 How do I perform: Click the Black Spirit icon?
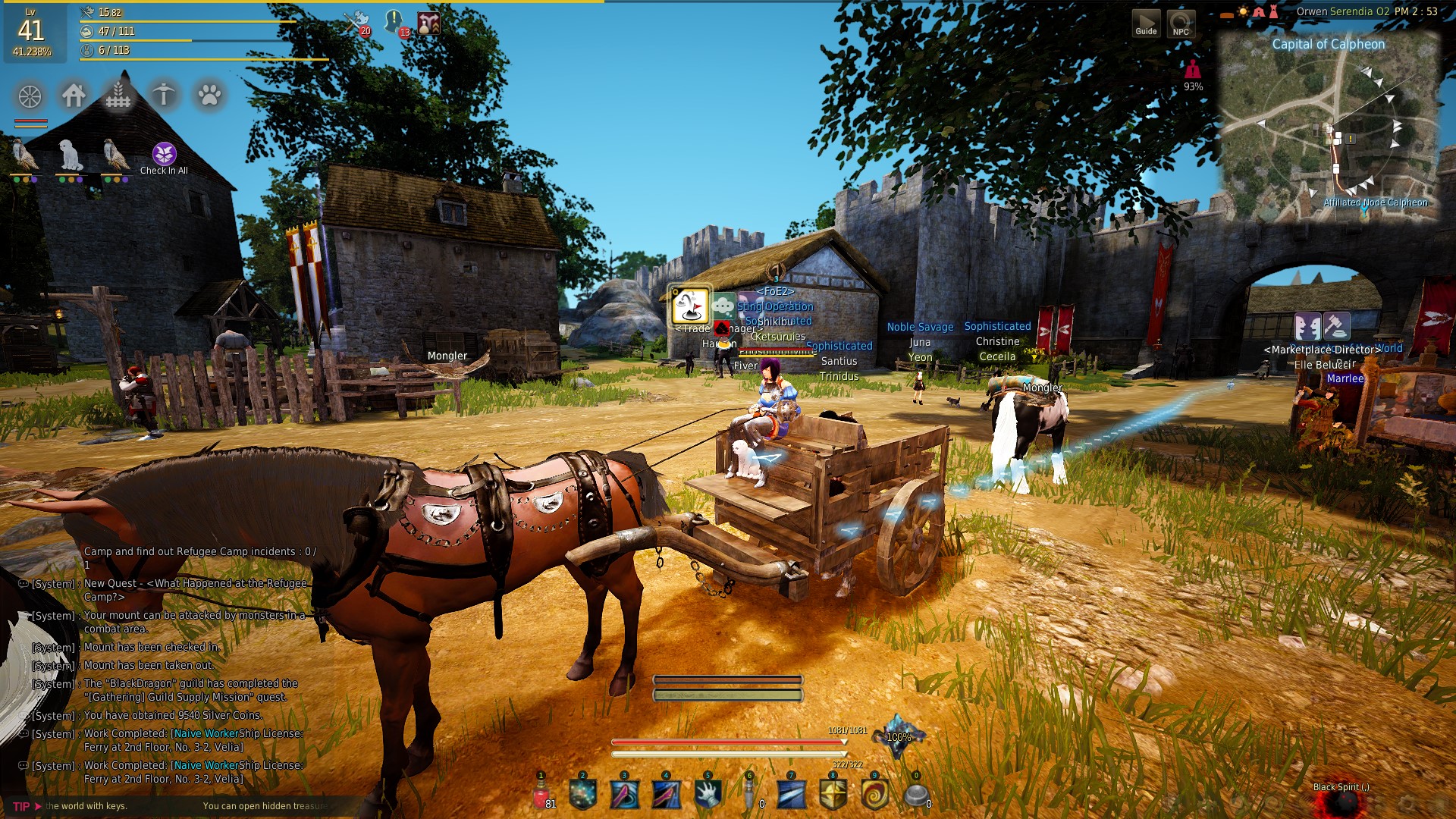coord(1341,805)
